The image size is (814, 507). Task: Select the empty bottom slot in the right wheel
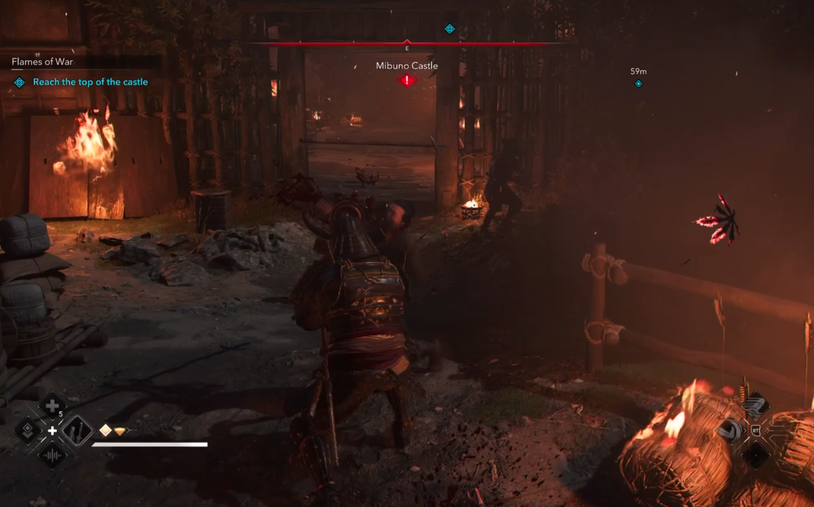click(756, 455)
